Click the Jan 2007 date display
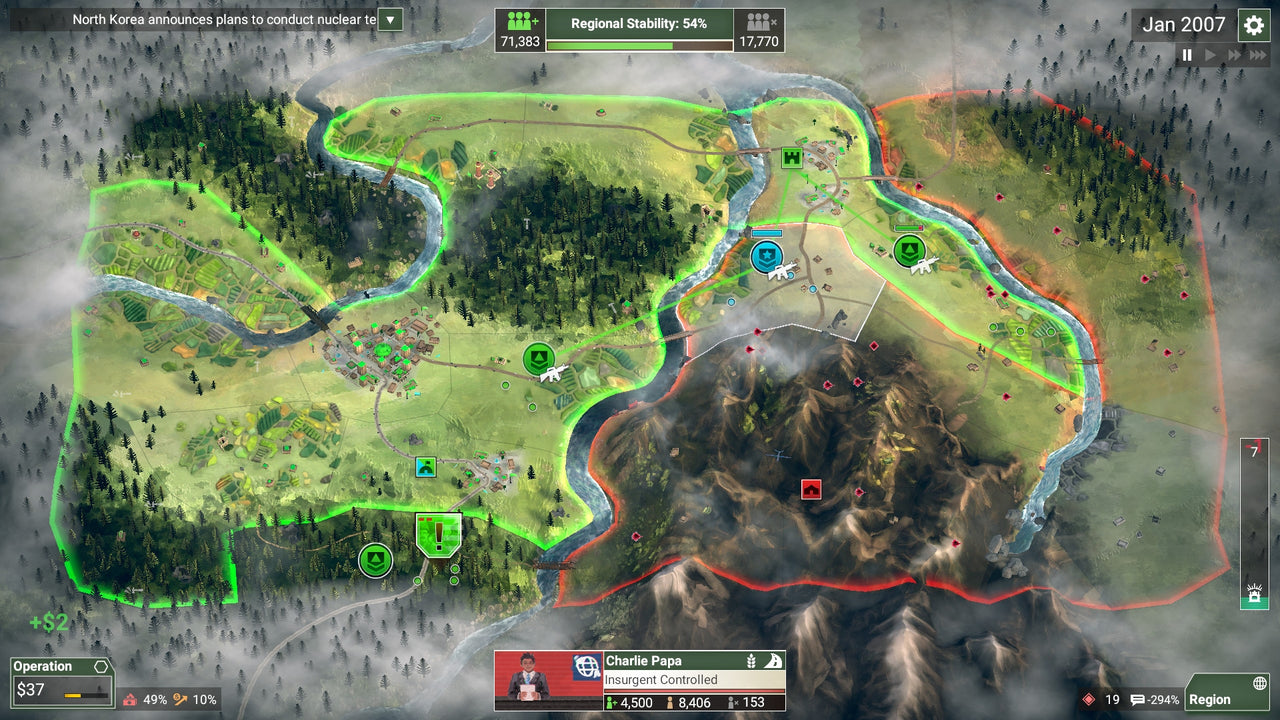1280x720 pixels. 1183,24
